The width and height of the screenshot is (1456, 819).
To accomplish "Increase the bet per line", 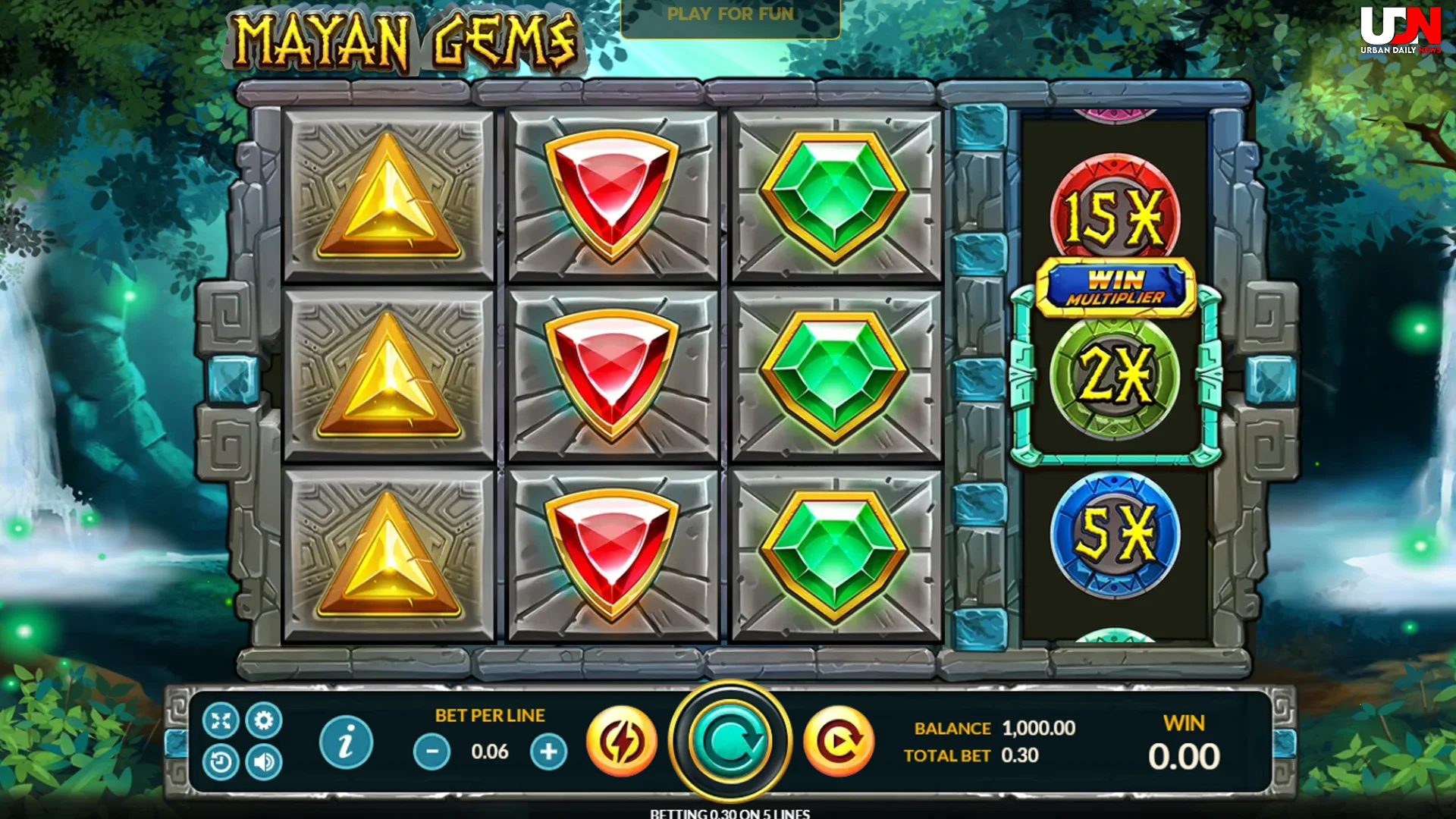I will click(549, 751).
